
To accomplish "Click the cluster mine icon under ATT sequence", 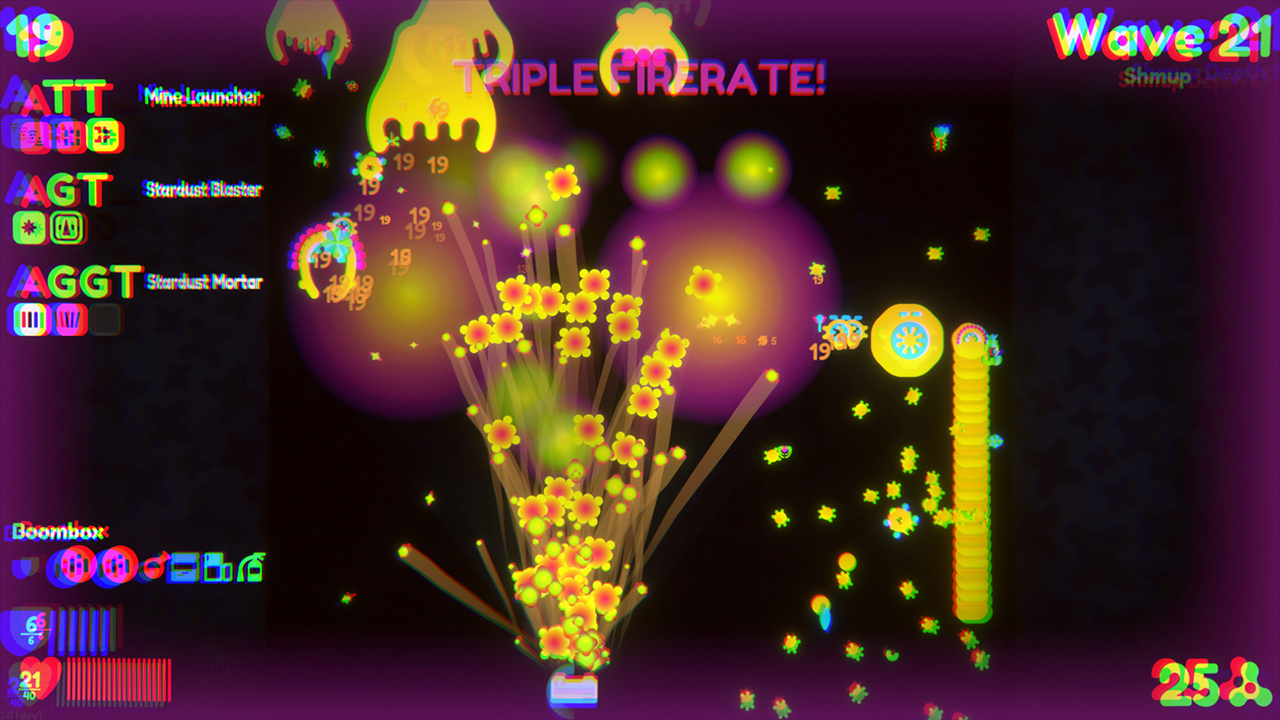I will pos(103,135).
